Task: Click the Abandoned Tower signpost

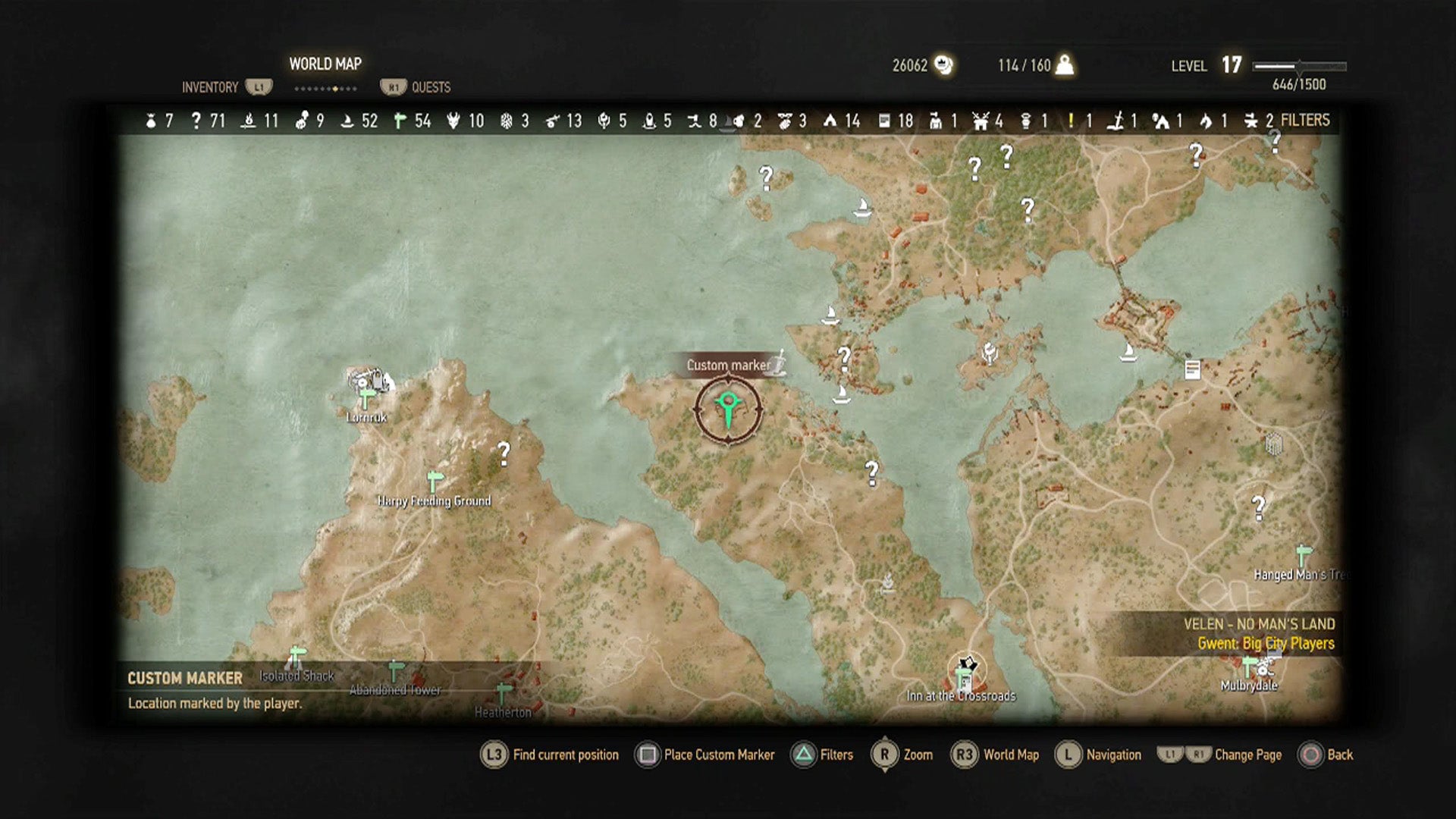Action: point(395,671)
